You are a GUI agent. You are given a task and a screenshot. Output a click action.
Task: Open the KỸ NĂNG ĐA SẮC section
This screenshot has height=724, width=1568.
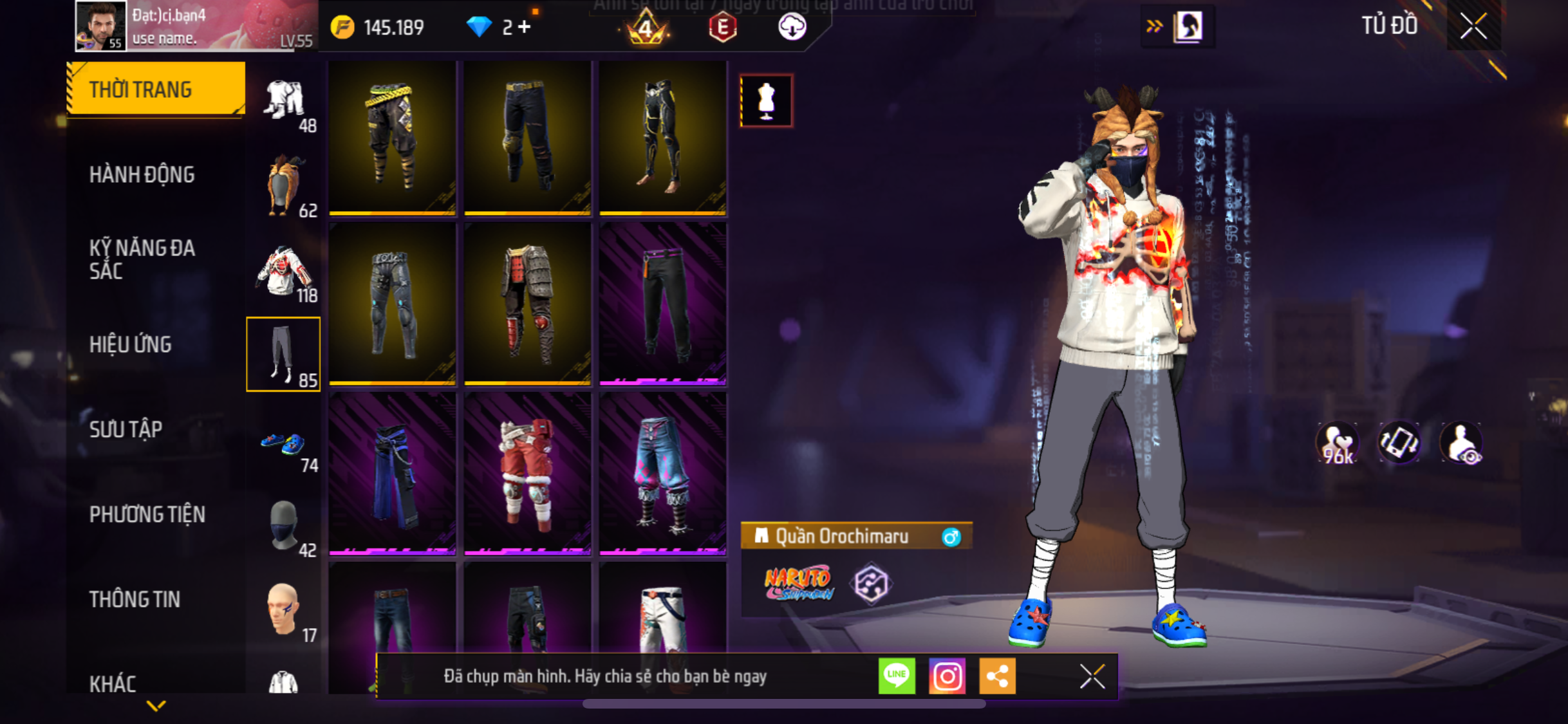click(142, 259)
